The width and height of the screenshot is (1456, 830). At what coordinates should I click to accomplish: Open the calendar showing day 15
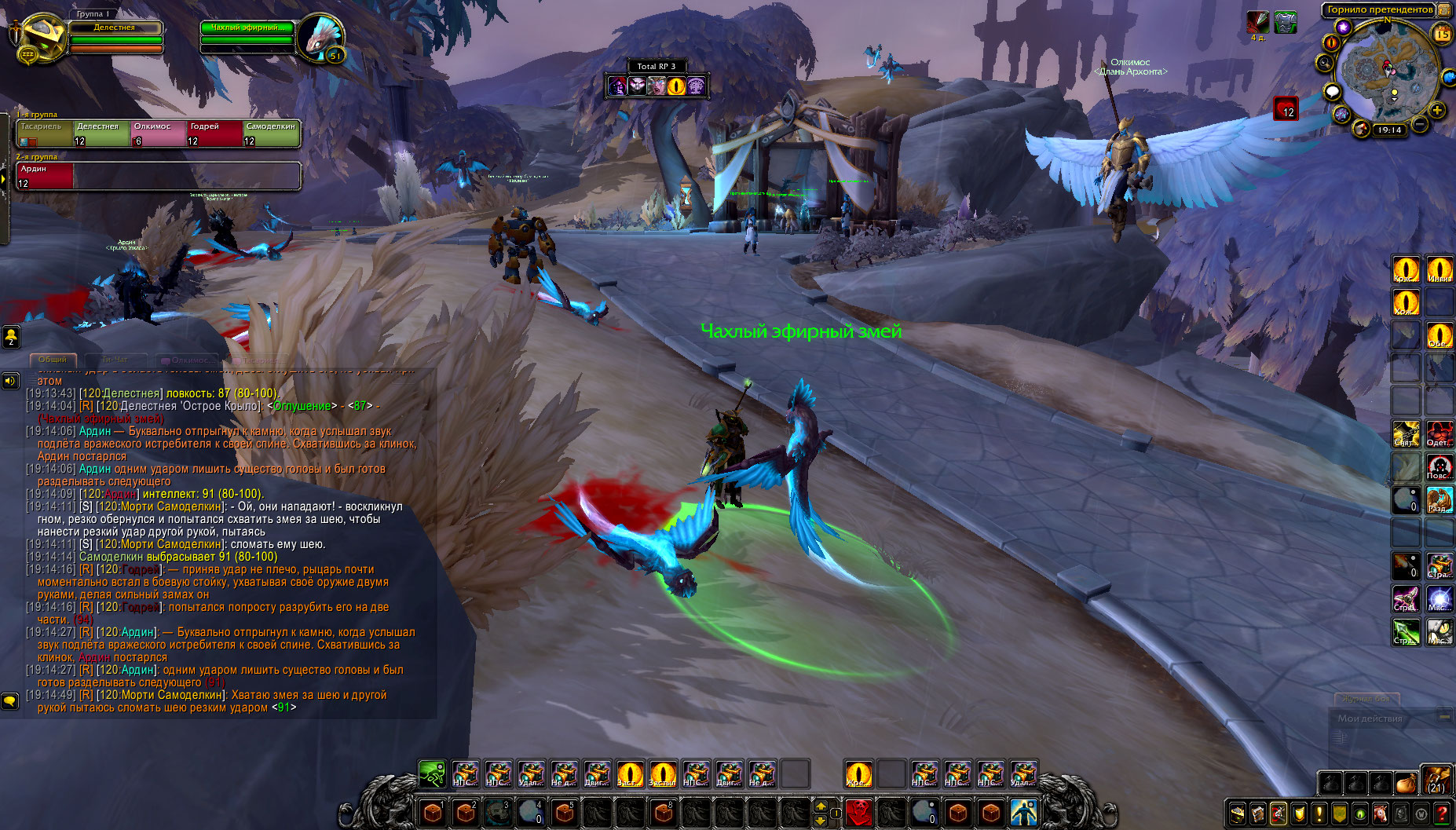pos(1442,34)
